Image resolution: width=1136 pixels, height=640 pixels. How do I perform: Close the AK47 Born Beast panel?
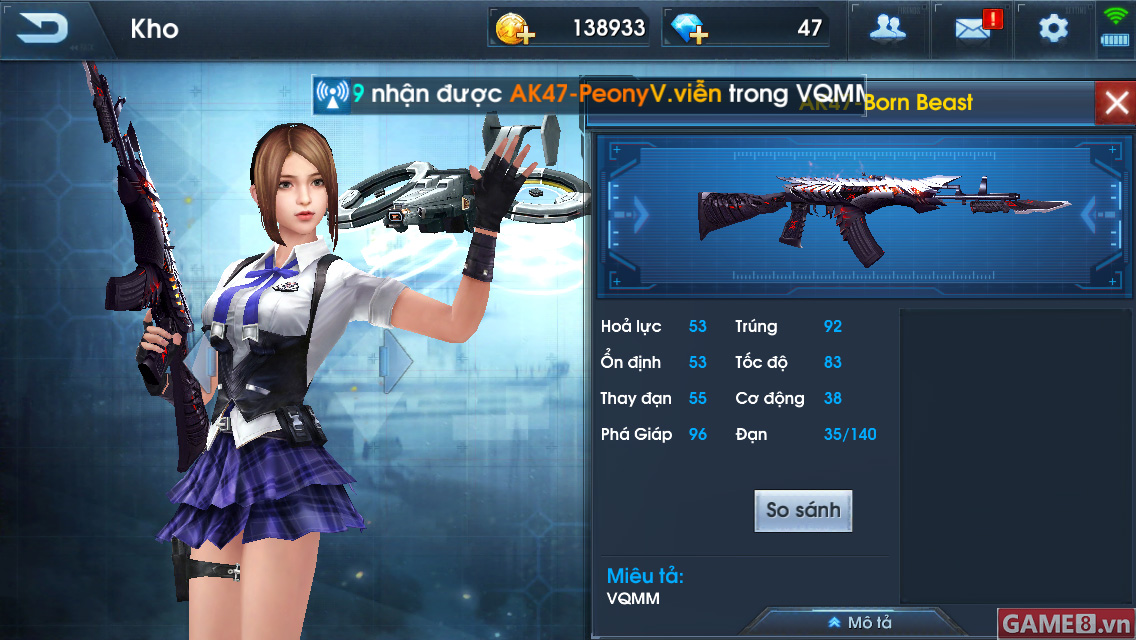(x=1114, y=103)
